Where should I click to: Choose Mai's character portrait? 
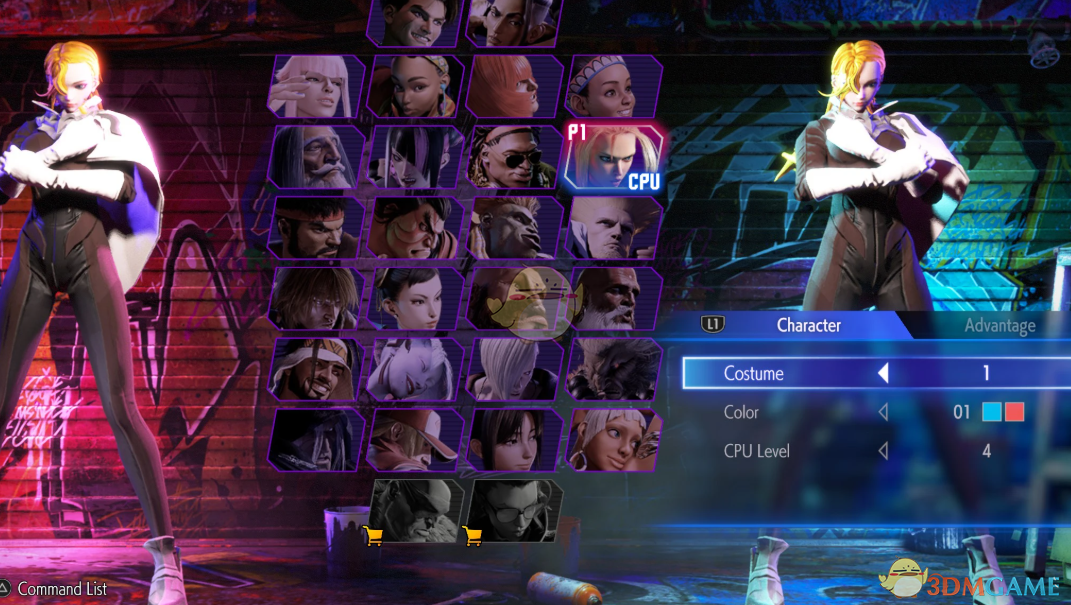514,439
